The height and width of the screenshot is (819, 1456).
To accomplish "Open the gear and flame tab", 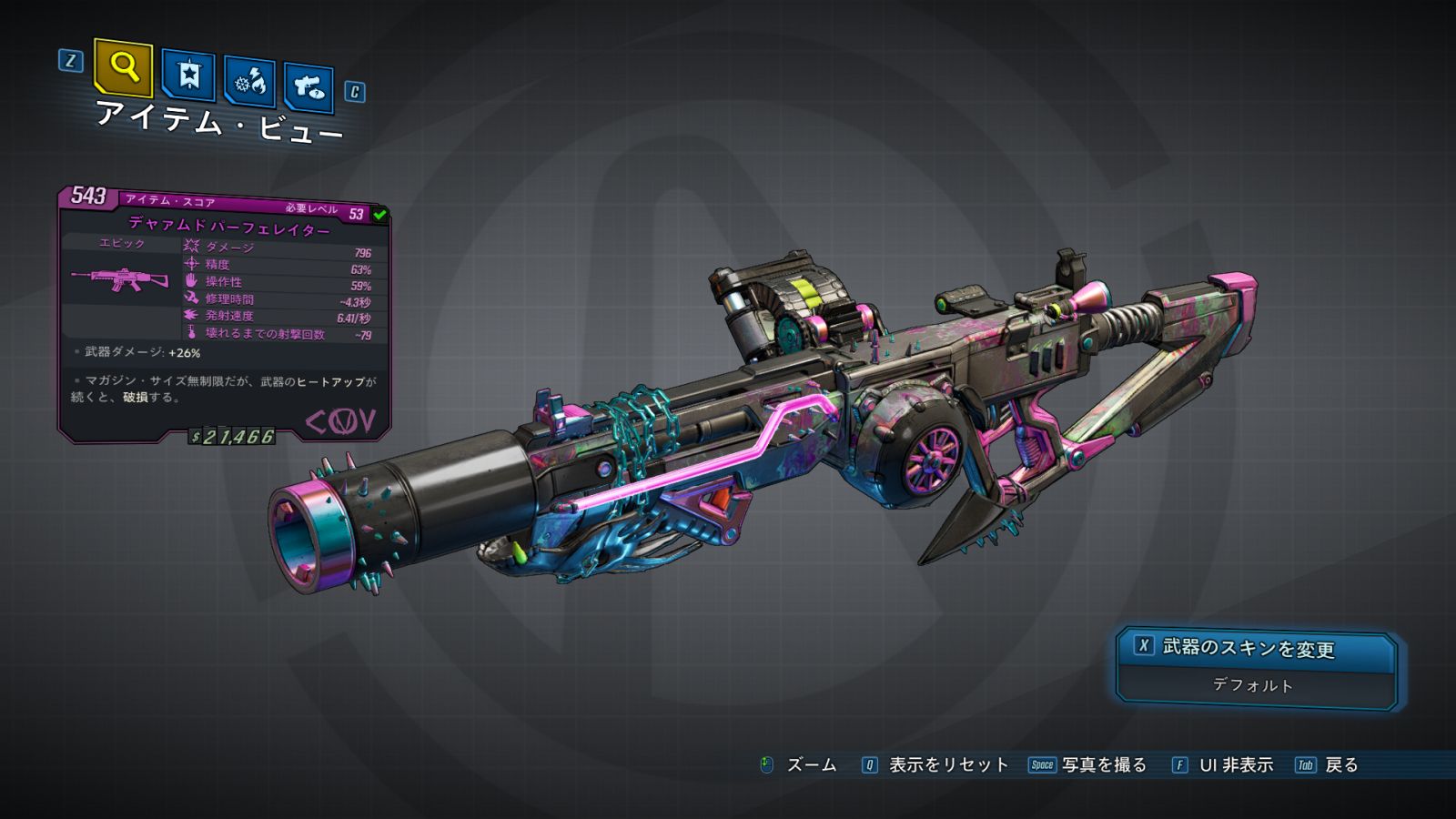I will pyautogui.click(x=249, y=82).
